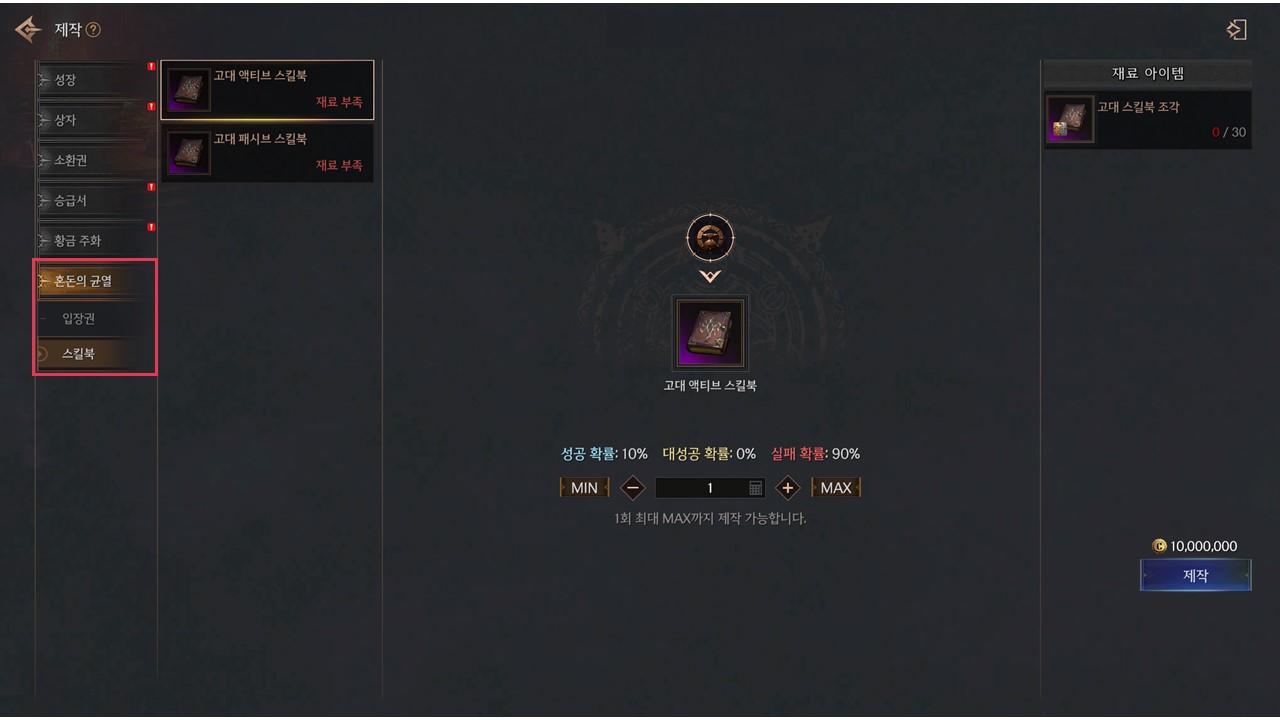Image resolution: width=1280 pixels, height=720 pixels.
Task: Collapse the 혼돈의 균열 category
Action: [x=96, y=281]
